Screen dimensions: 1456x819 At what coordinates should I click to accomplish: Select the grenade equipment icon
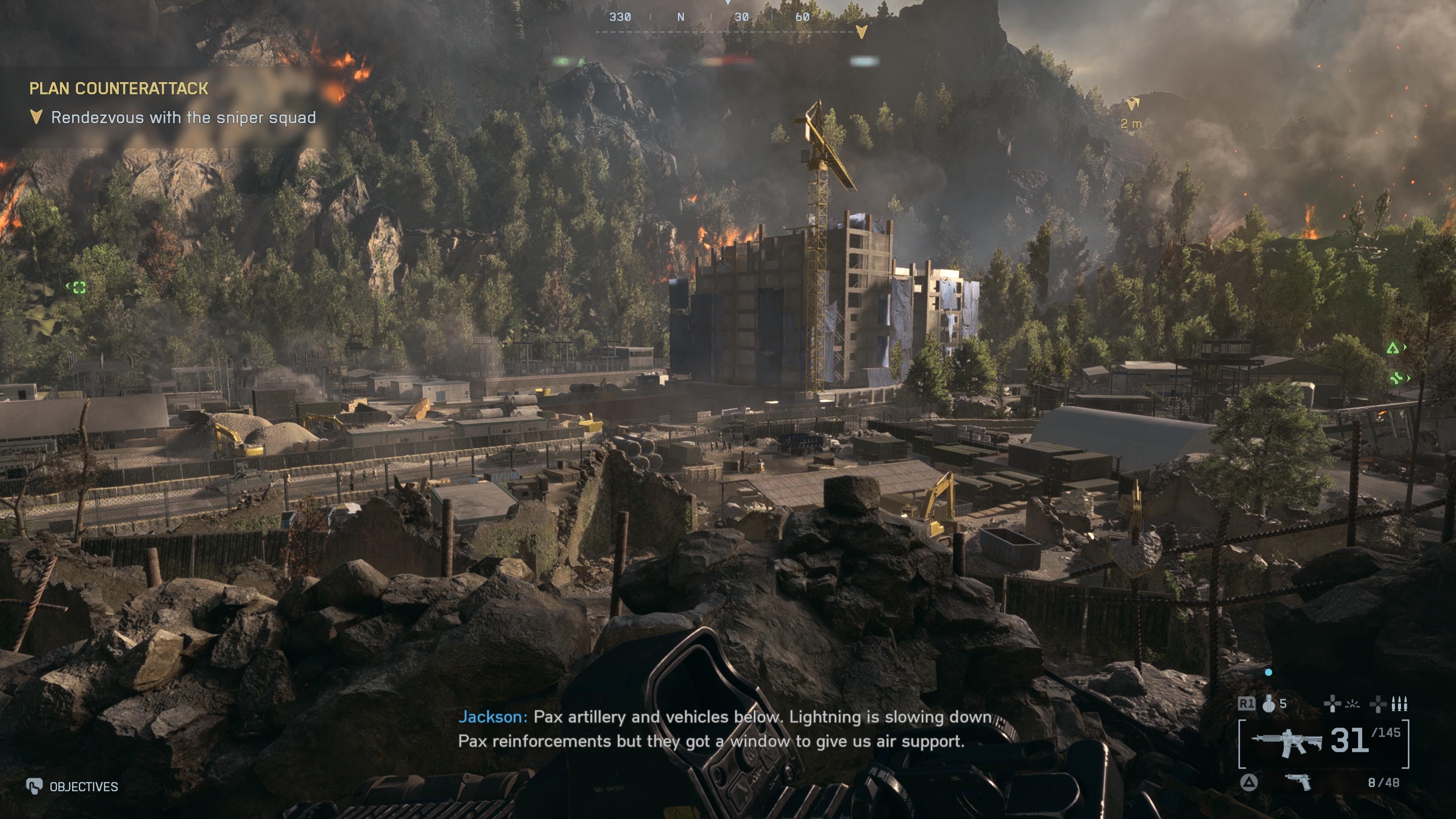point(1269,704)
